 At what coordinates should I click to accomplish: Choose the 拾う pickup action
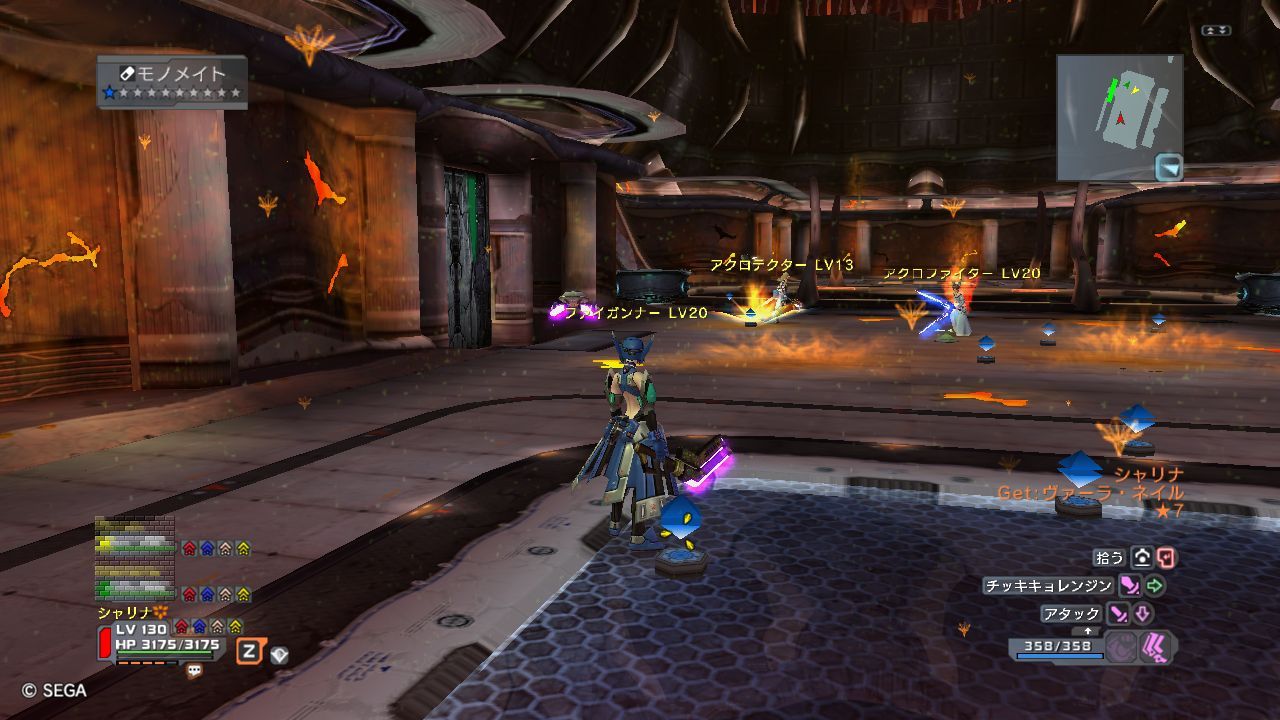(1111, 558)
